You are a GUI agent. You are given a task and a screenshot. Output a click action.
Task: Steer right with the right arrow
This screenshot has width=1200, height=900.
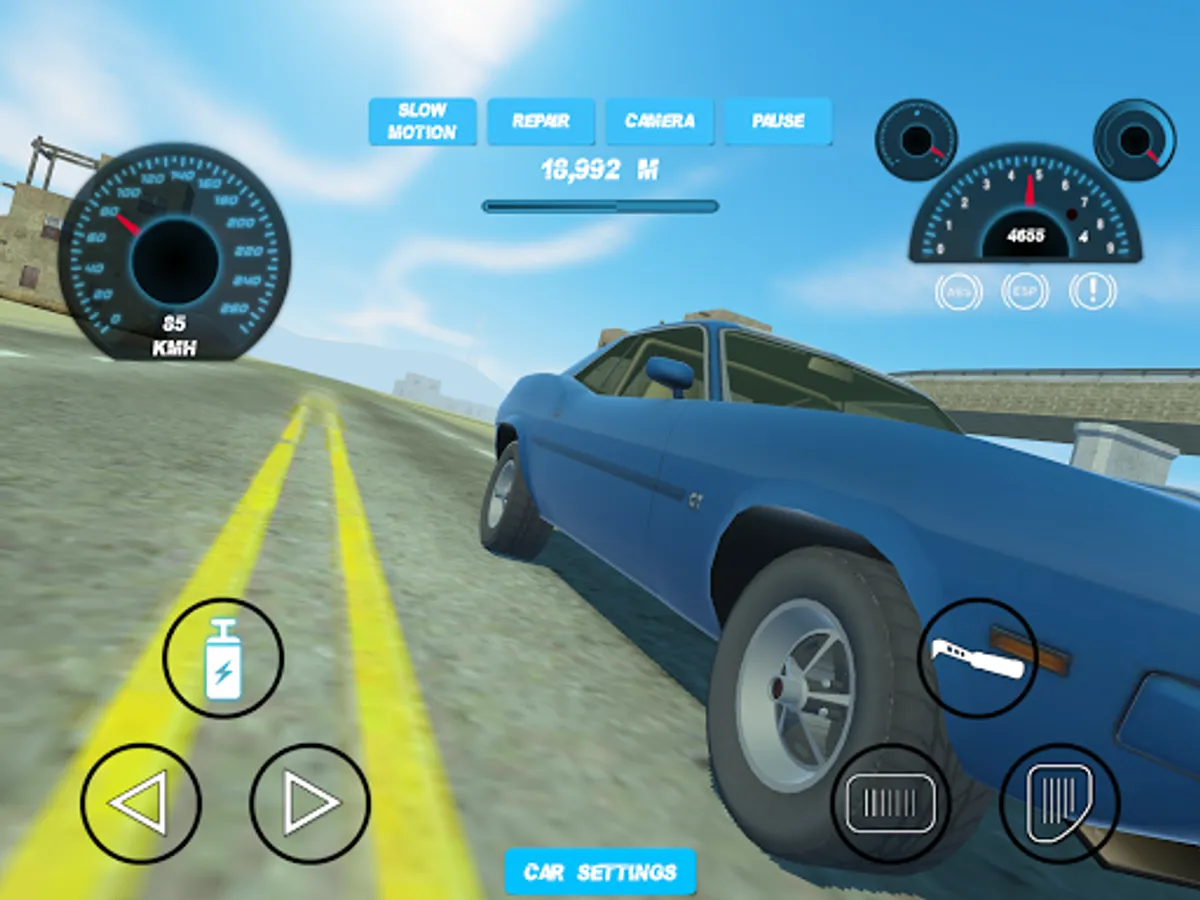(310, 803)
